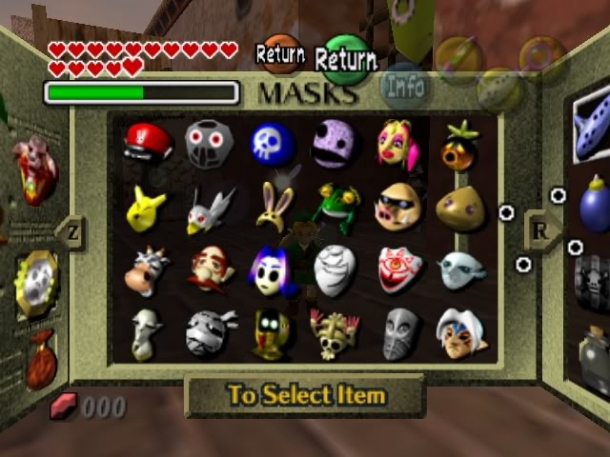
Task: Select the green frog Don Gero's Mask
Action: 334,207
